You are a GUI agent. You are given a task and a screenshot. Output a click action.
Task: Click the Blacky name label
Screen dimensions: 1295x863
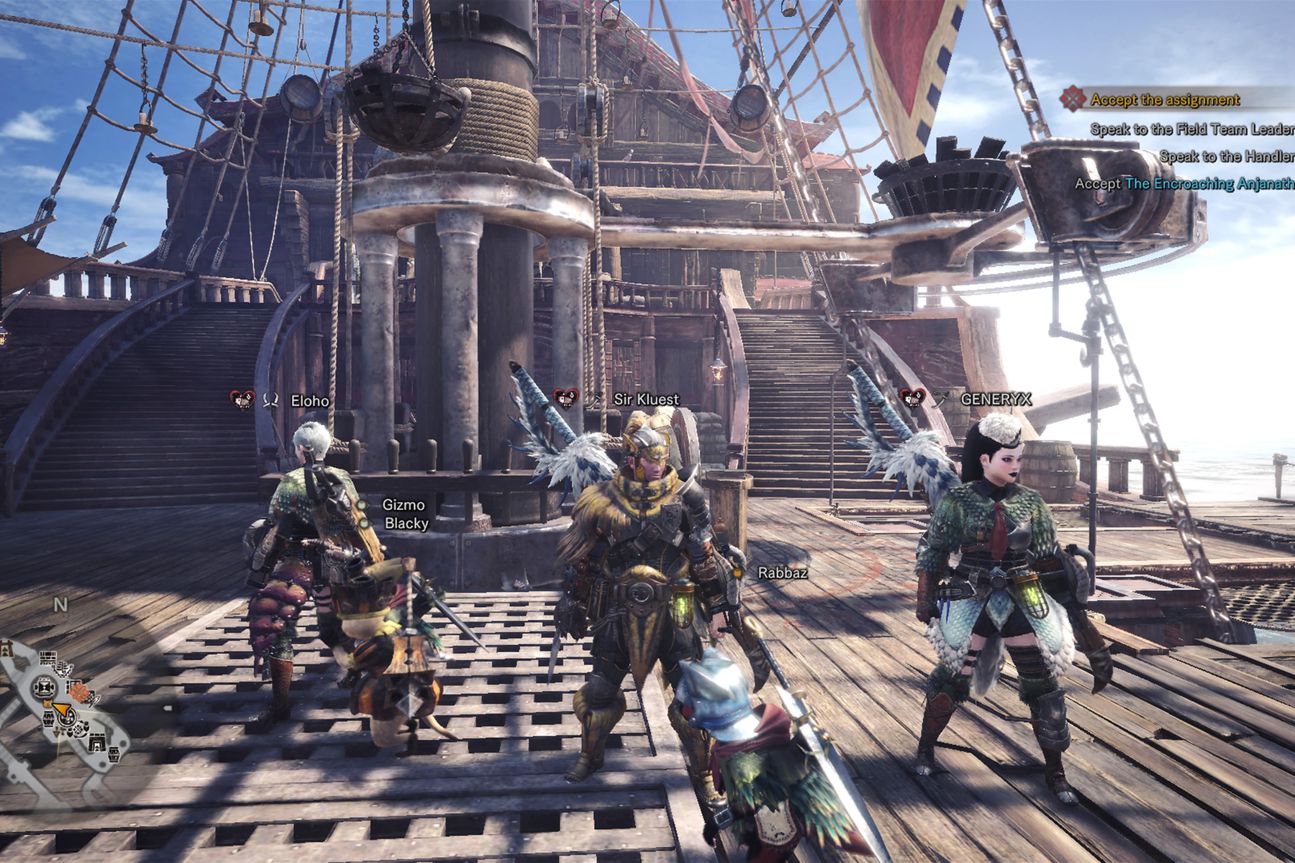coord(408,522)
